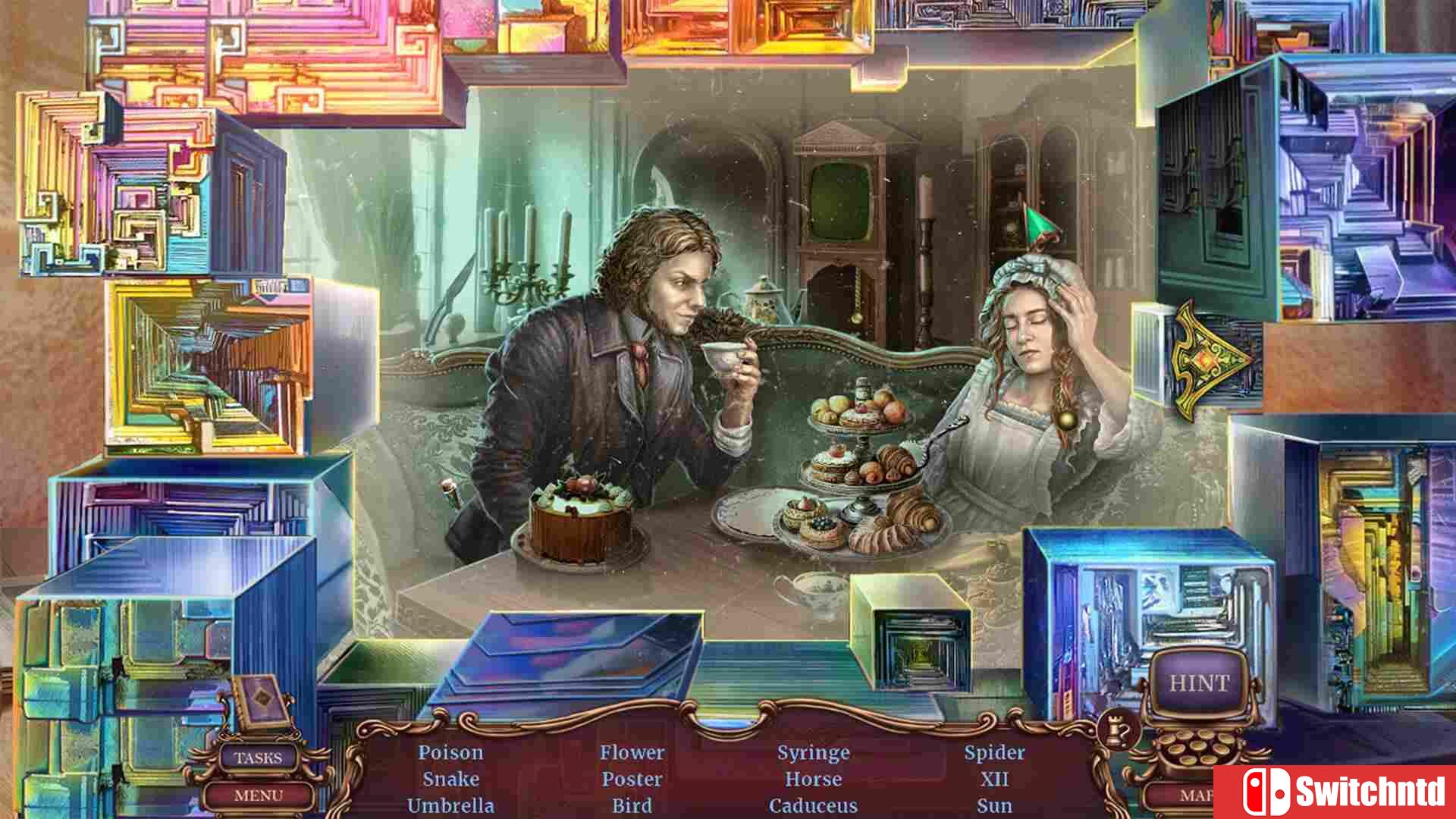The width and height of the screenshot is (1456, 819).
Task: Select 'Spider' in the word list
Action: 995,753
